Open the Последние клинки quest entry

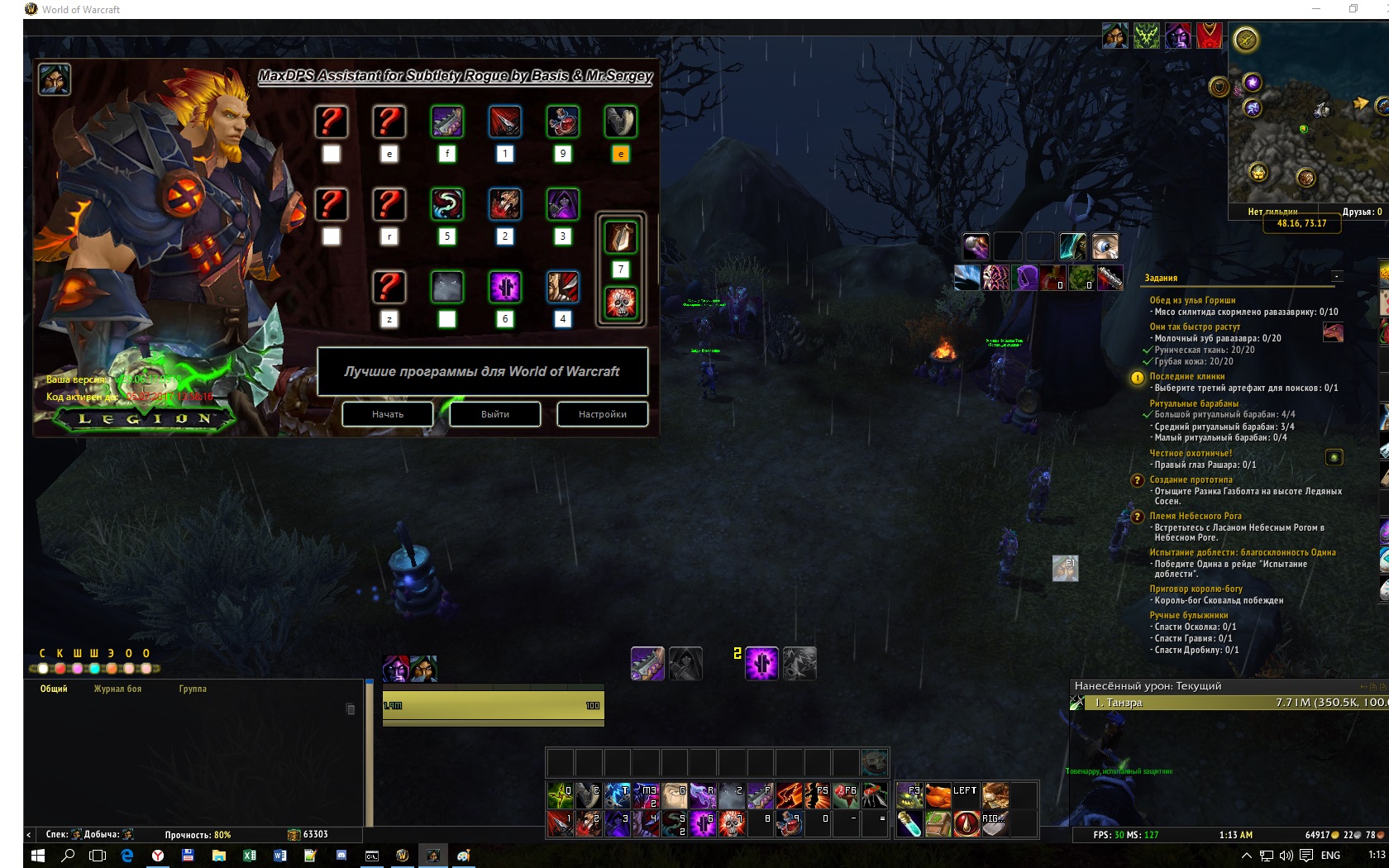[x=1186, y=376]
